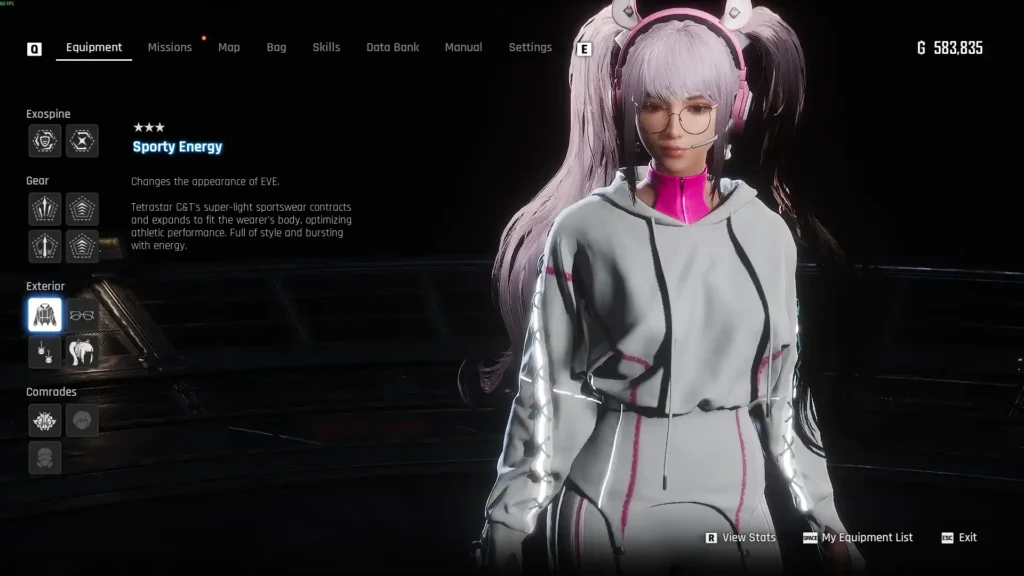Viewport: 1024px width, 576px height.
Task: Open the Map tab
Action: (229, 47)
